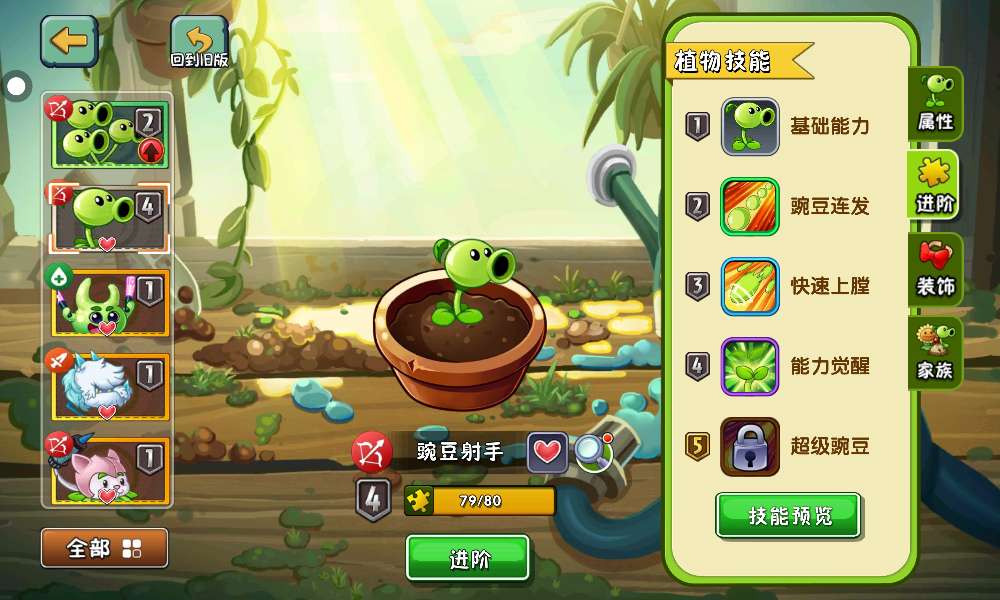Click the 回到旧版 return-to-old-version button
This screenshot has height=600, width=1000.
tap(199, 43)
